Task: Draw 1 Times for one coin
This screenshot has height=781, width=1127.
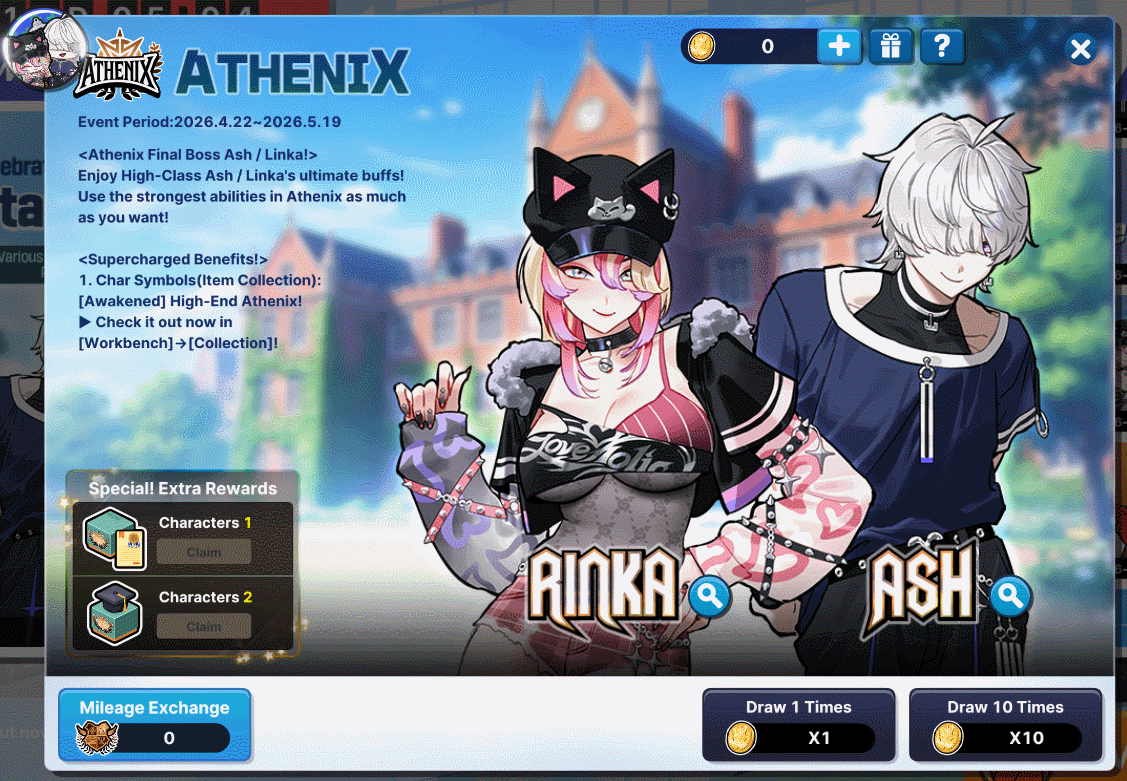Action: coord(798,724)
